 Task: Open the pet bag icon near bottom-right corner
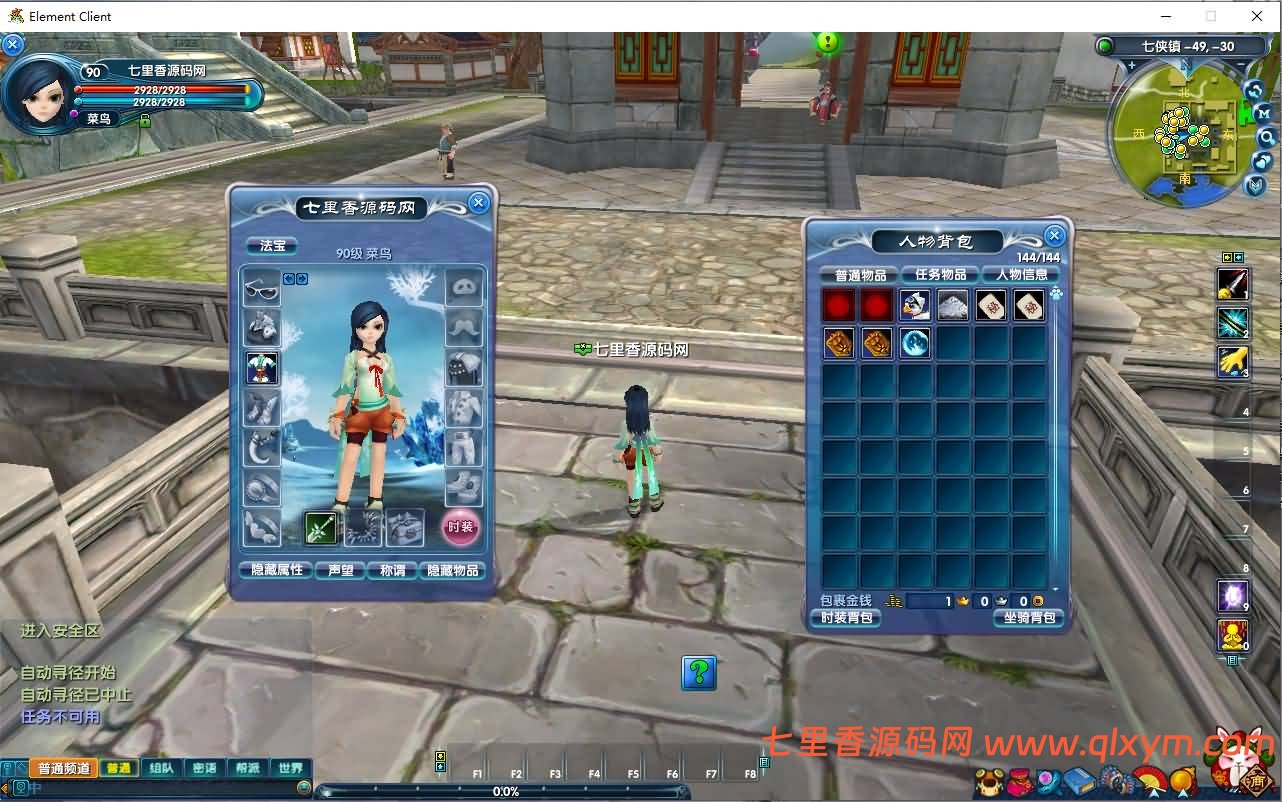[988, 783]
